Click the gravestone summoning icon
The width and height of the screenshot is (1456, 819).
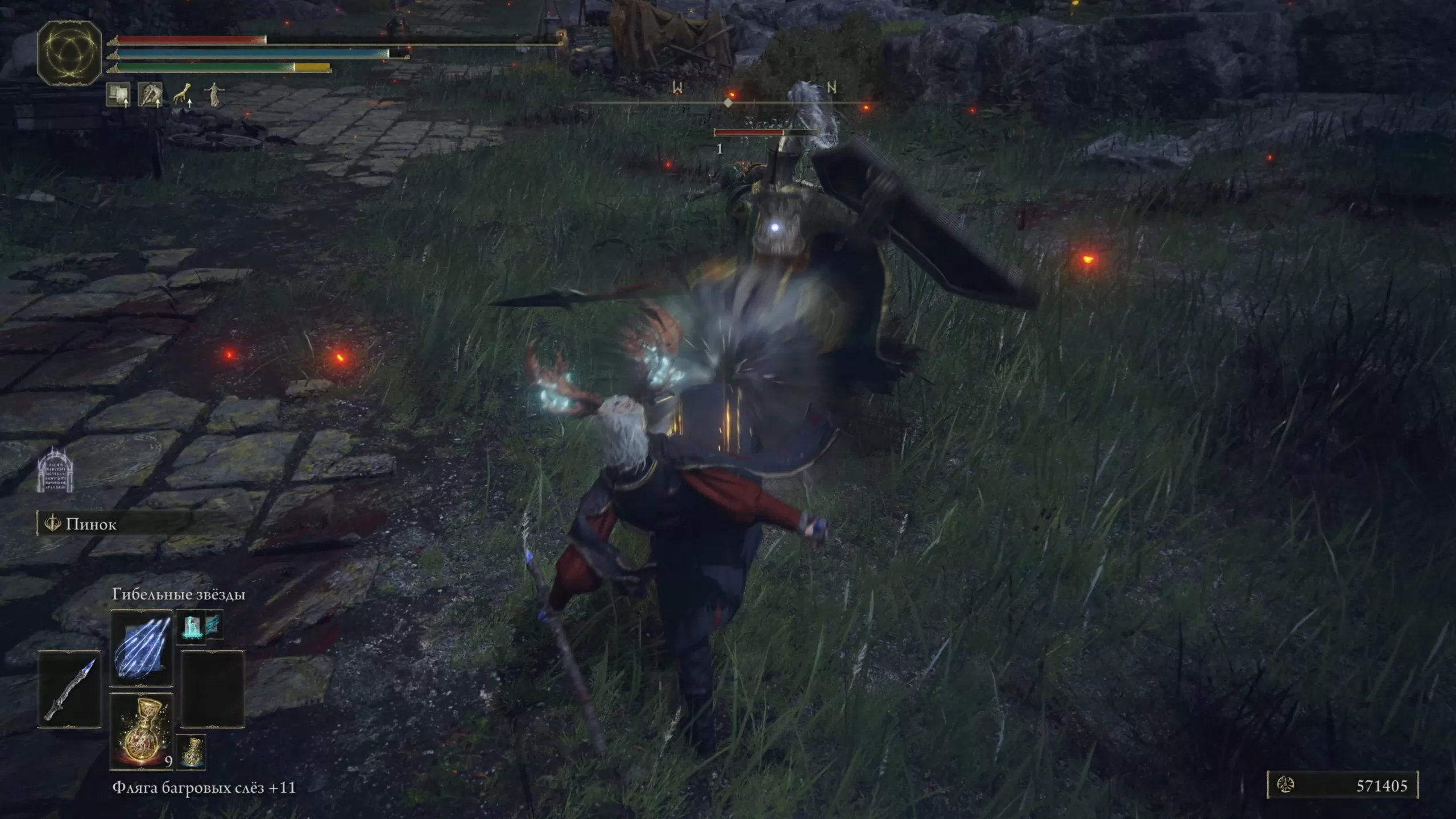click(55, 470)
